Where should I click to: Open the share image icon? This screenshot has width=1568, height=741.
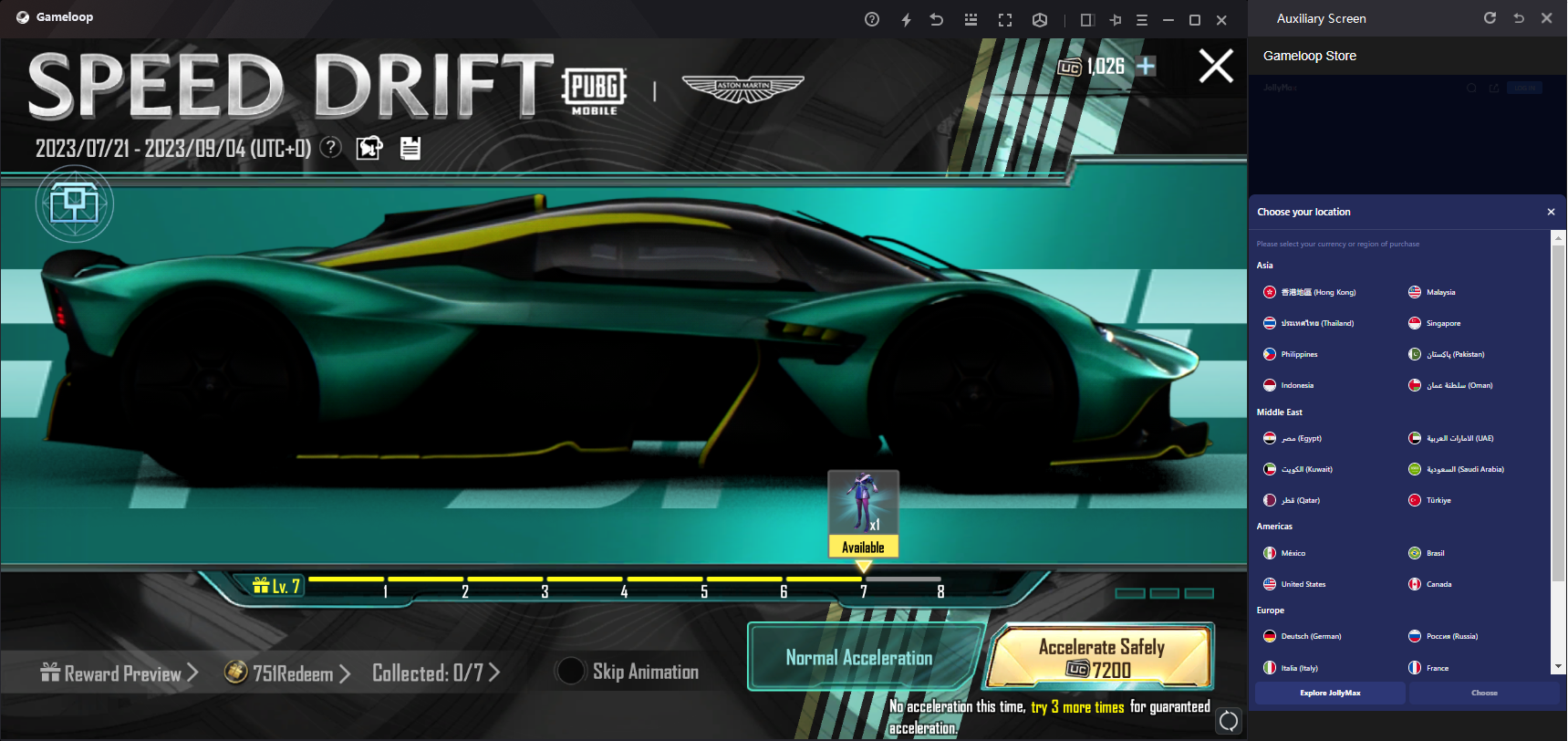coord(369,148)
